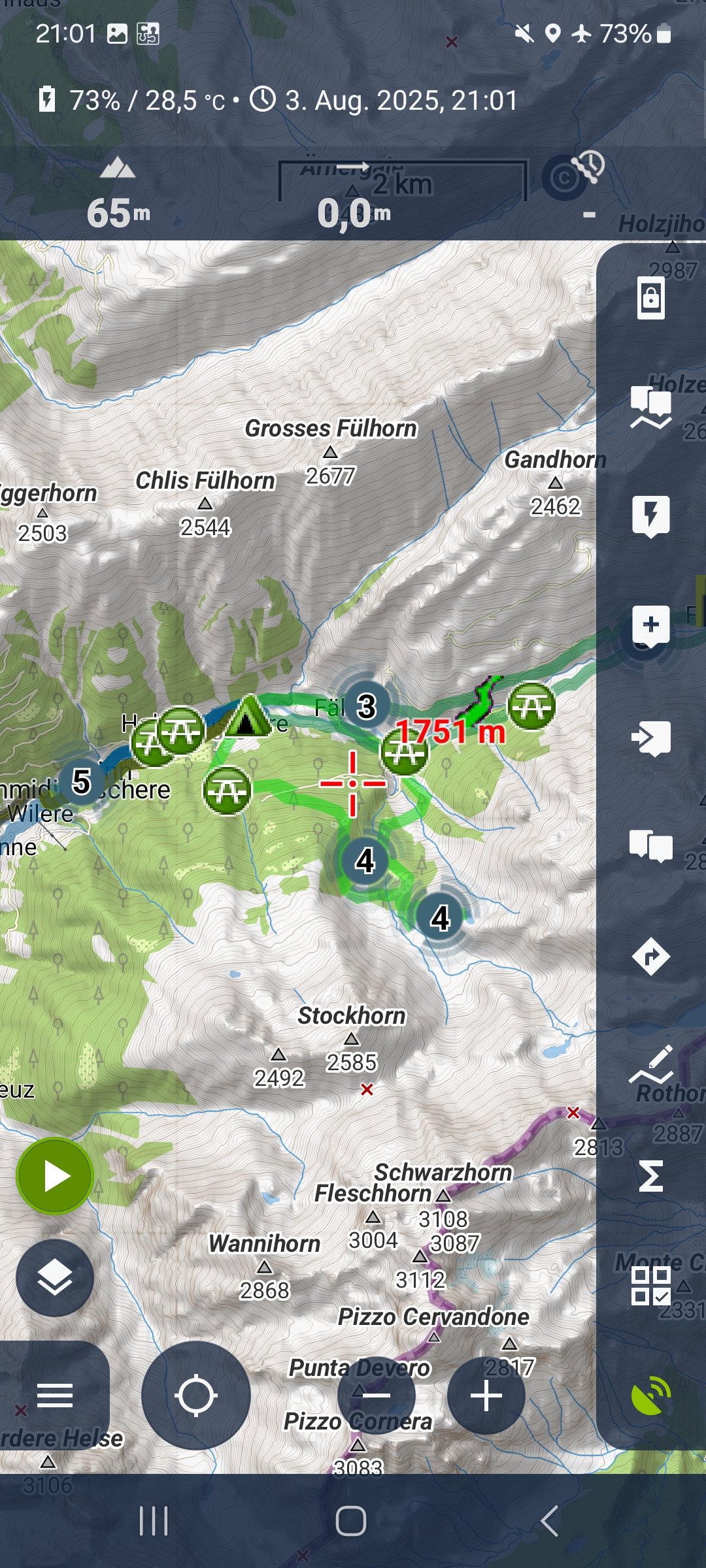This screenshot has height=1568, width=706.
Task: Start track recording with the green play button
Action: coord(55,1177)
